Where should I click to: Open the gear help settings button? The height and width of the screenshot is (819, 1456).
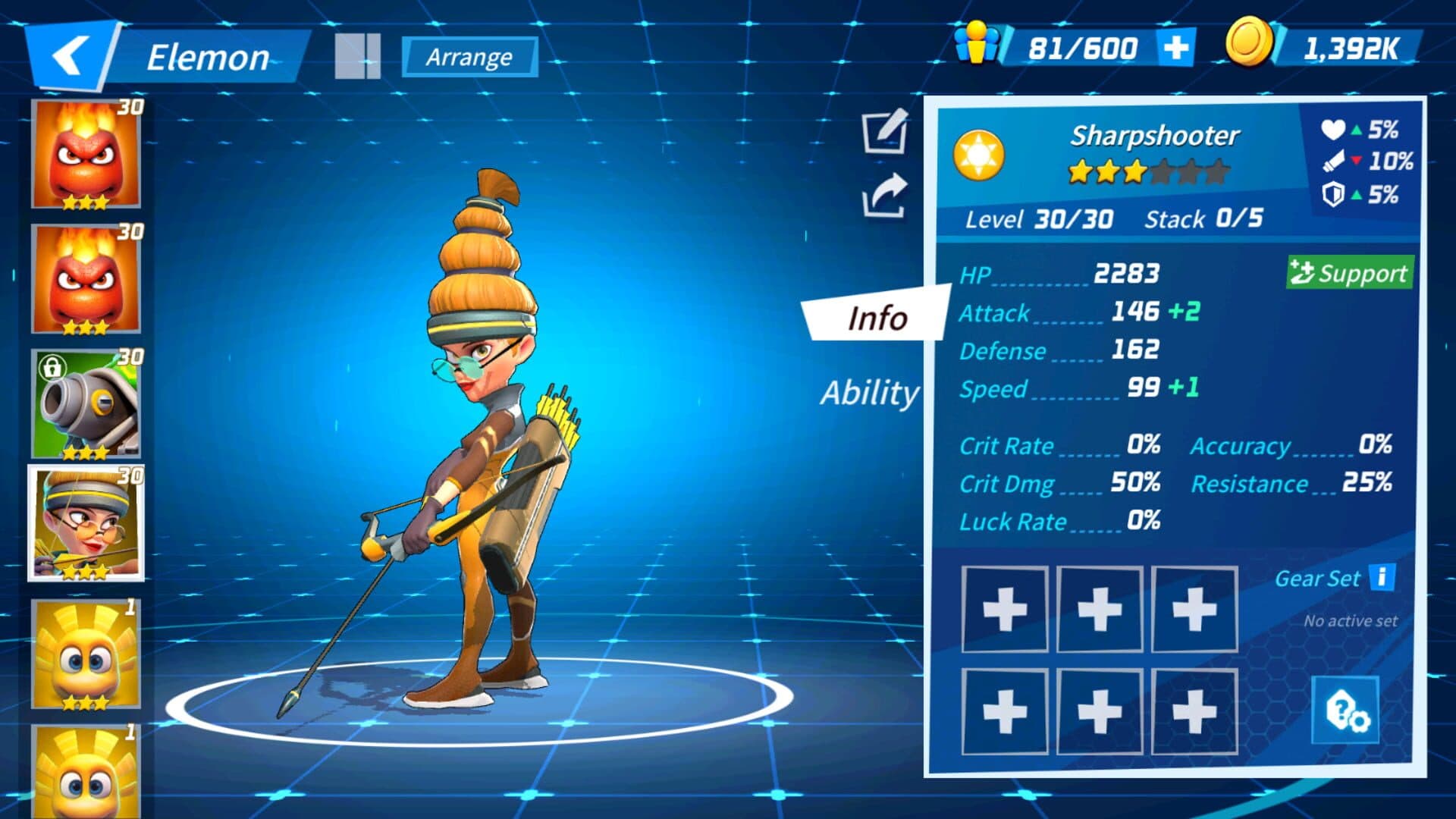coord(1346,711)
